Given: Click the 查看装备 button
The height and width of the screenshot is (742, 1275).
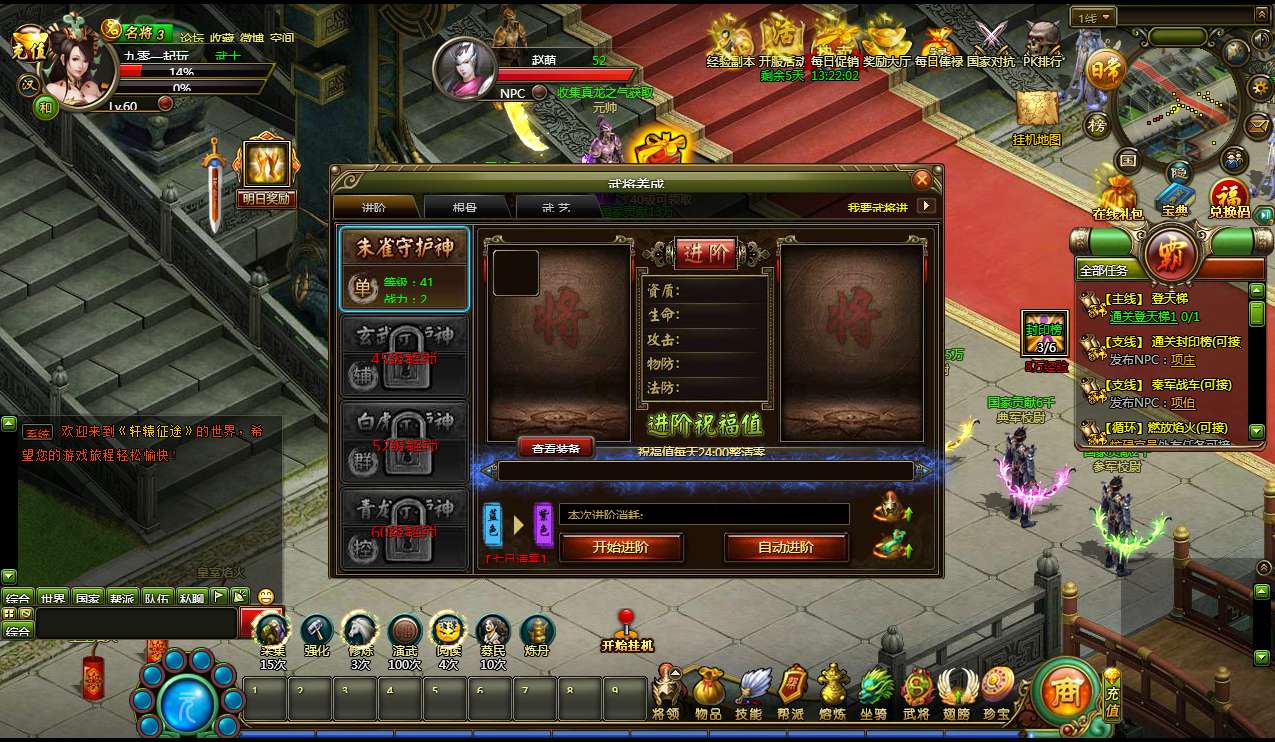Looking at the screenshot, I should 556,448.
